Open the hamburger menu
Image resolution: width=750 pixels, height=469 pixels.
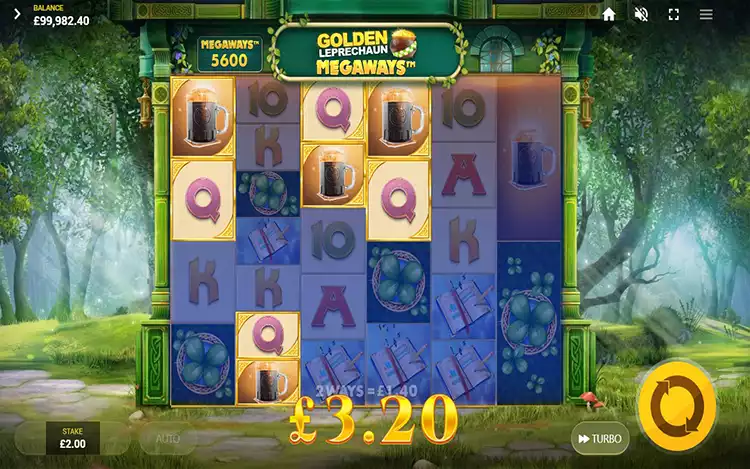[x=706, y=15]
